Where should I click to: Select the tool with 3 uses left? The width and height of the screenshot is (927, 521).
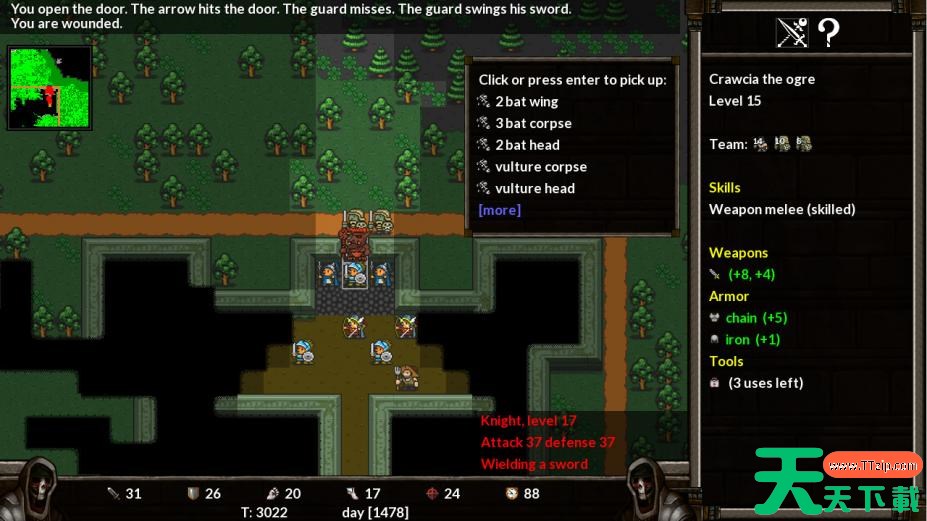(x=765, y=383)
